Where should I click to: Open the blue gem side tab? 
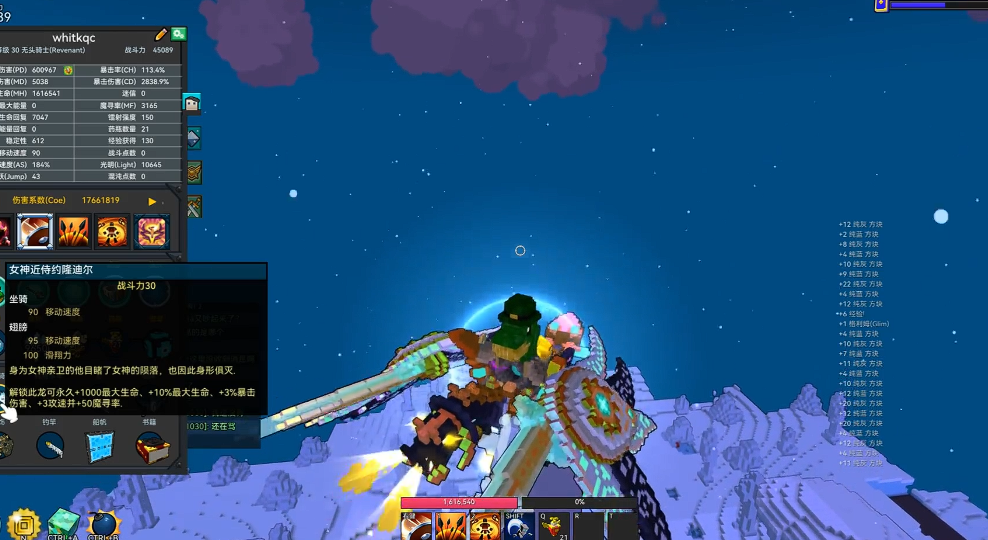point(193,137)
